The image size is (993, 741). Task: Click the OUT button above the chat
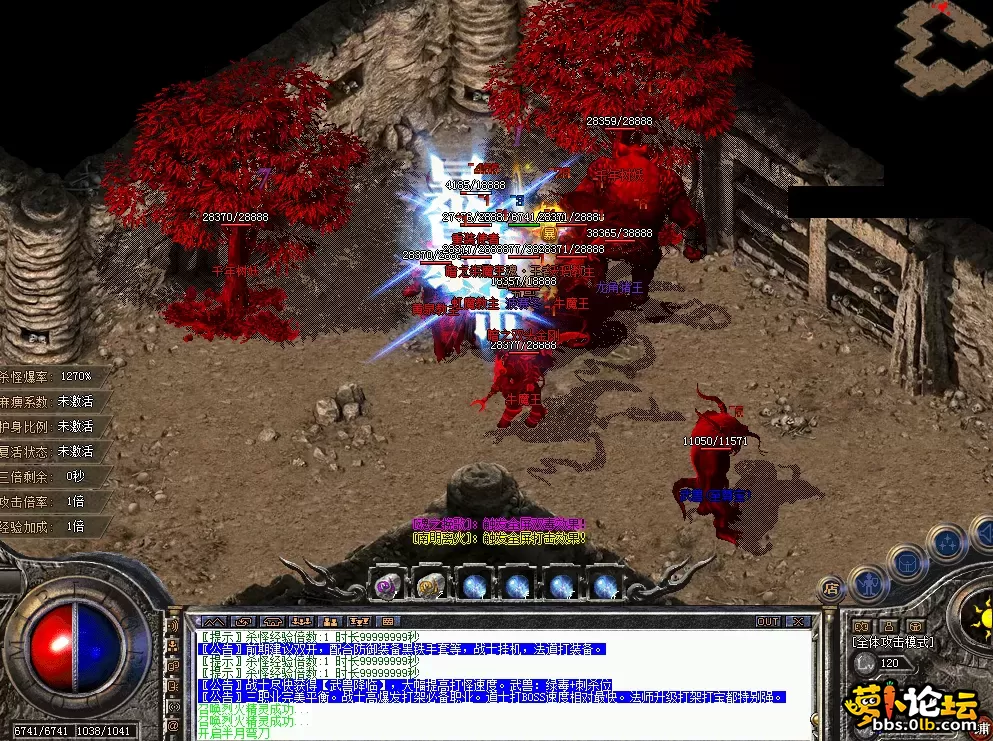point(768,621)
